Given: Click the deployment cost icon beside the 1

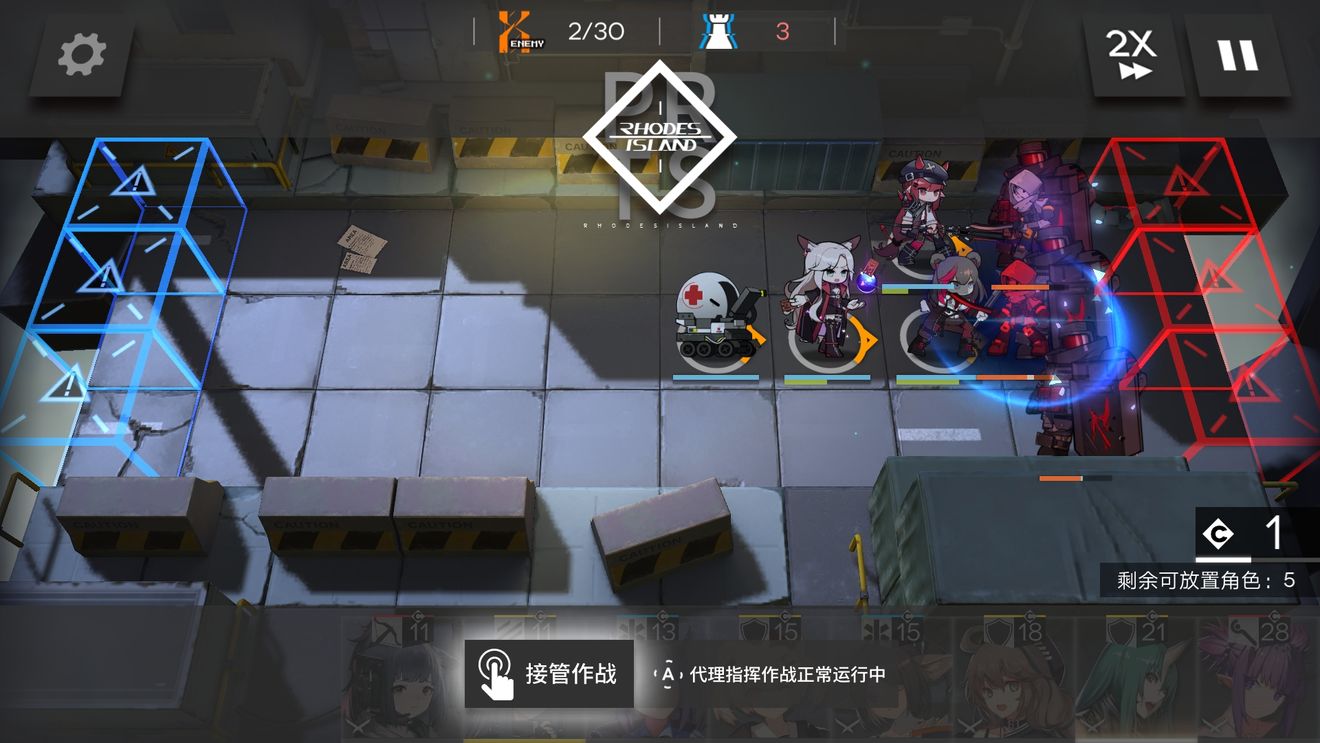Looking at the screenshot, I should [1215, 535].
